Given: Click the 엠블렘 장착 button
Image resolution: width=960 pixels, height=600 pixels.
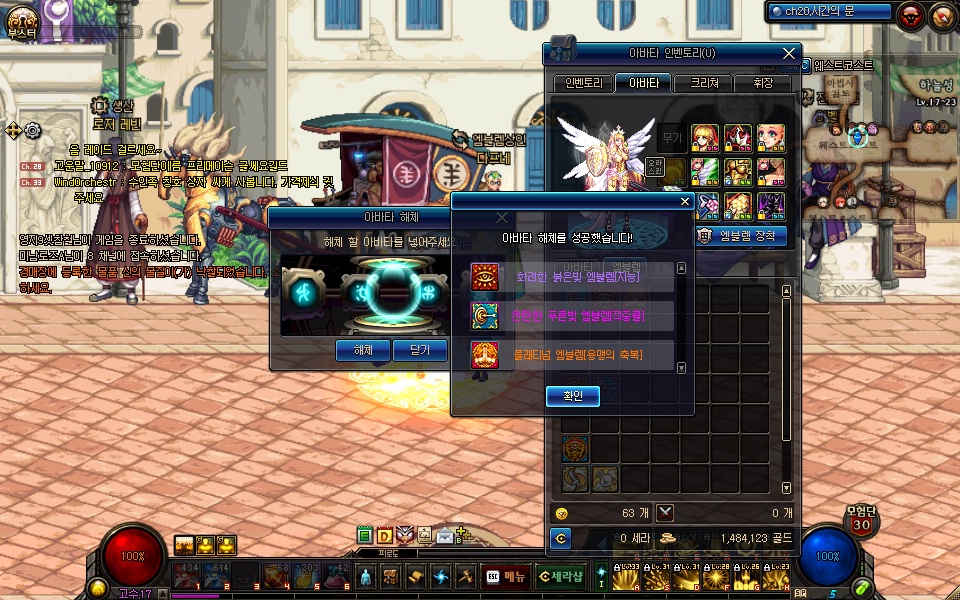Looking at the screenshot, I should tap(741, 236).
